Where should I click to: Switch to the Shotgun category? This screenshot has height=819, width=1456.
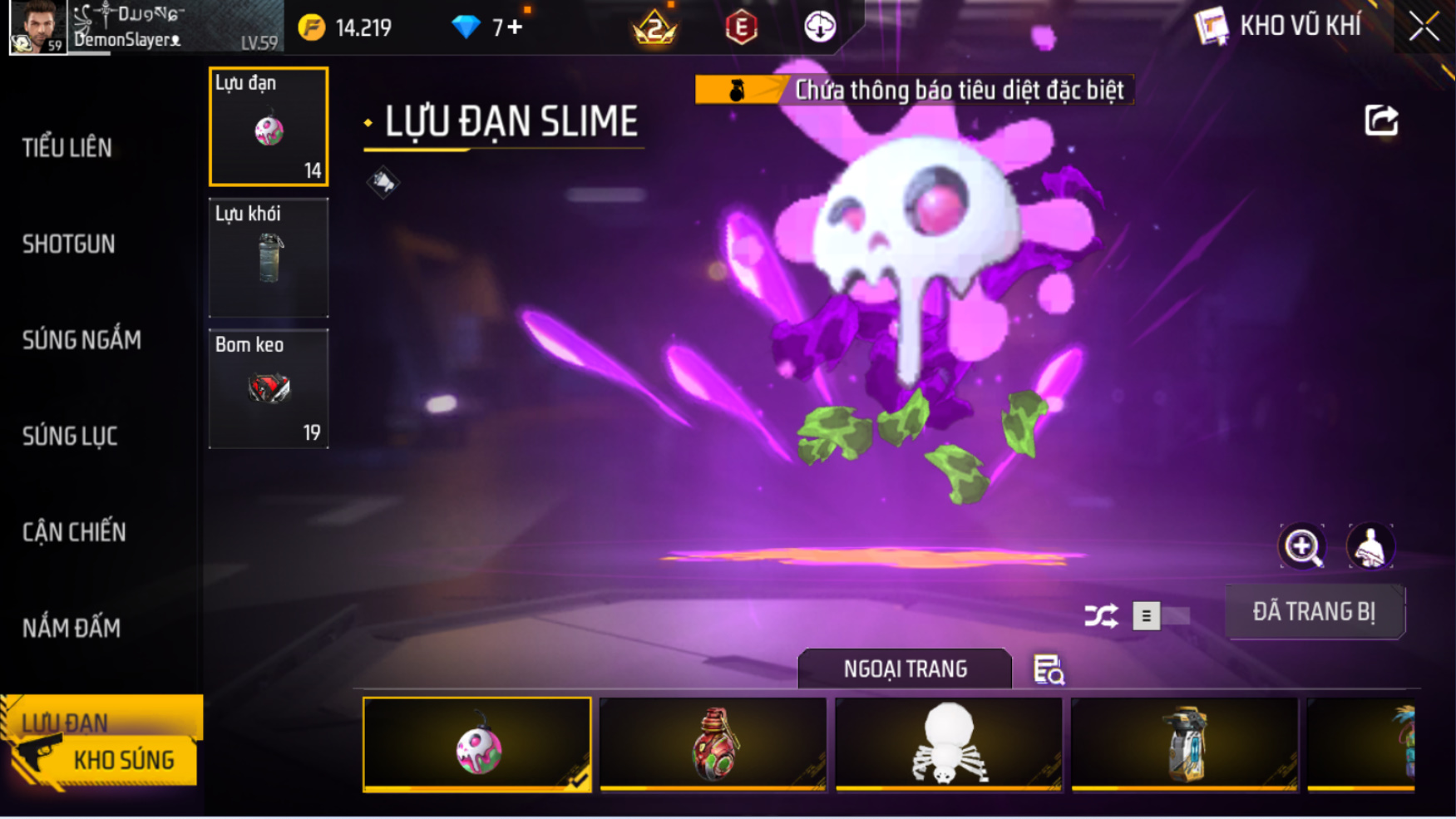pos(69,244)
